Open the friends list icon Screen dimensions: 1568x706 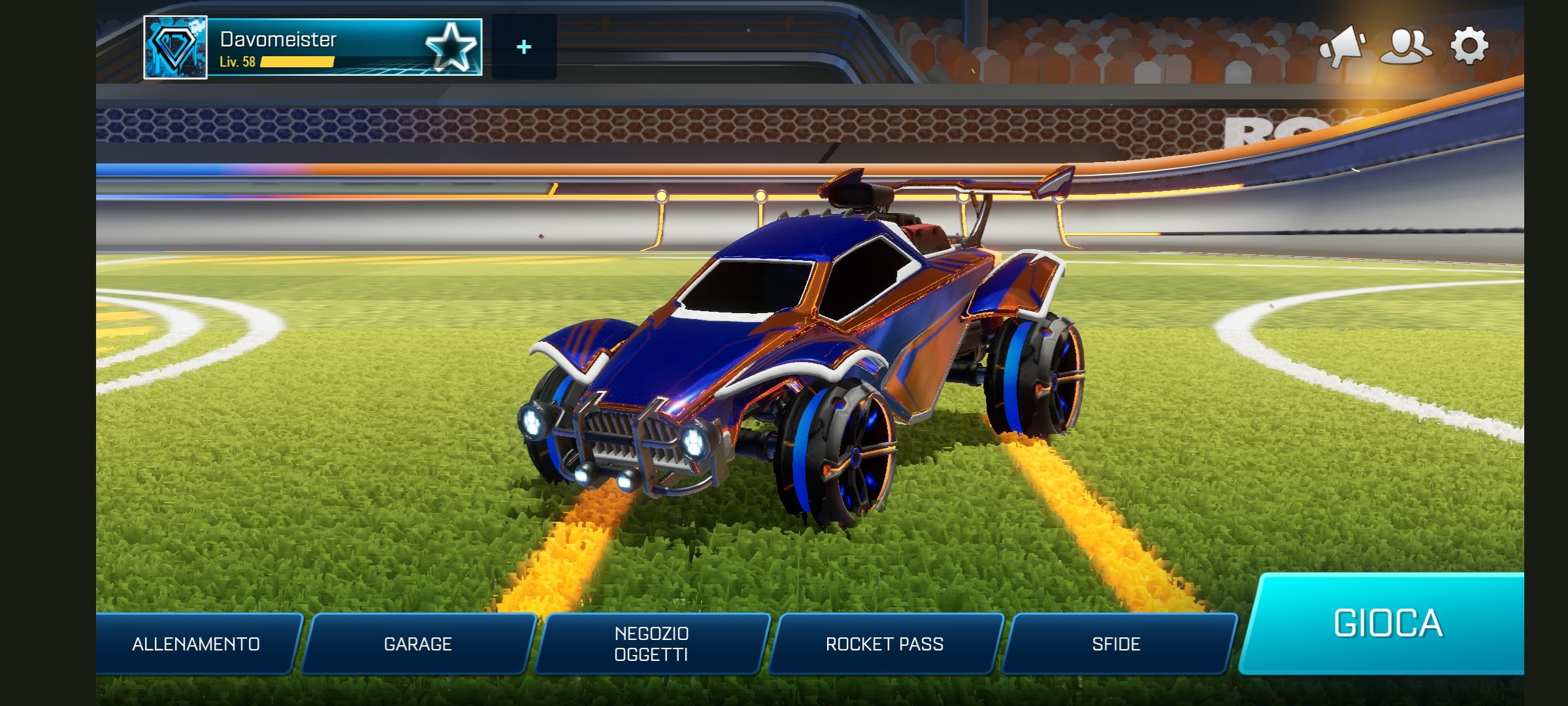click(1407, 47)
